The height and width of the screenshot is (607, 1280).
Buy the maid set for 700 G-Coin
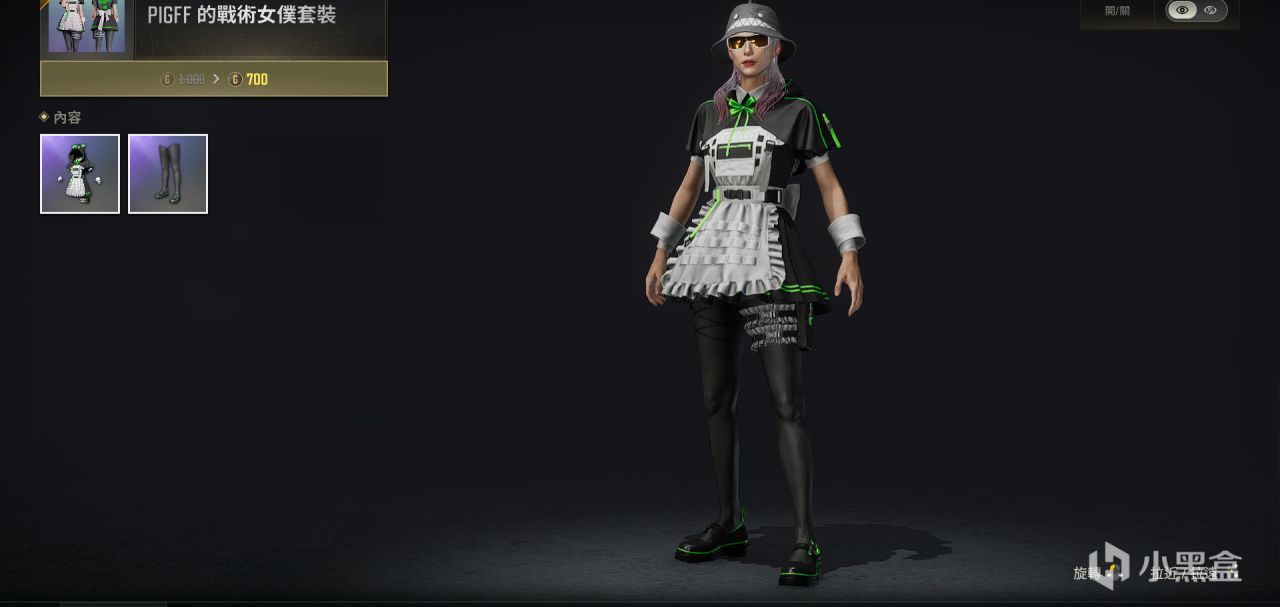point(214,79)
